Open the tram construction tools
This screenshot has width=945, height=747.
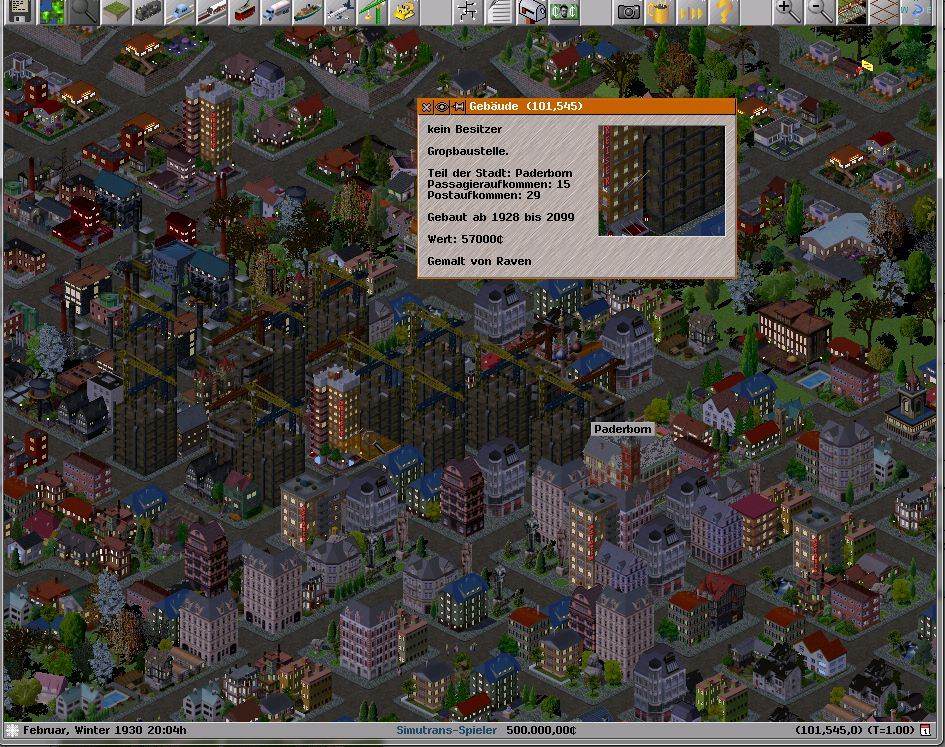pos(244,11)
